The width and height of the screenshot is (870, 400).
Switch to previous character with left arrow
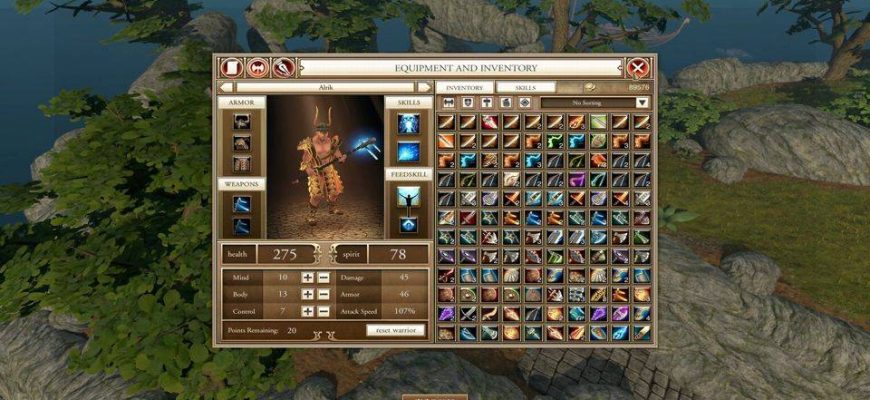[x=226, y=88]
